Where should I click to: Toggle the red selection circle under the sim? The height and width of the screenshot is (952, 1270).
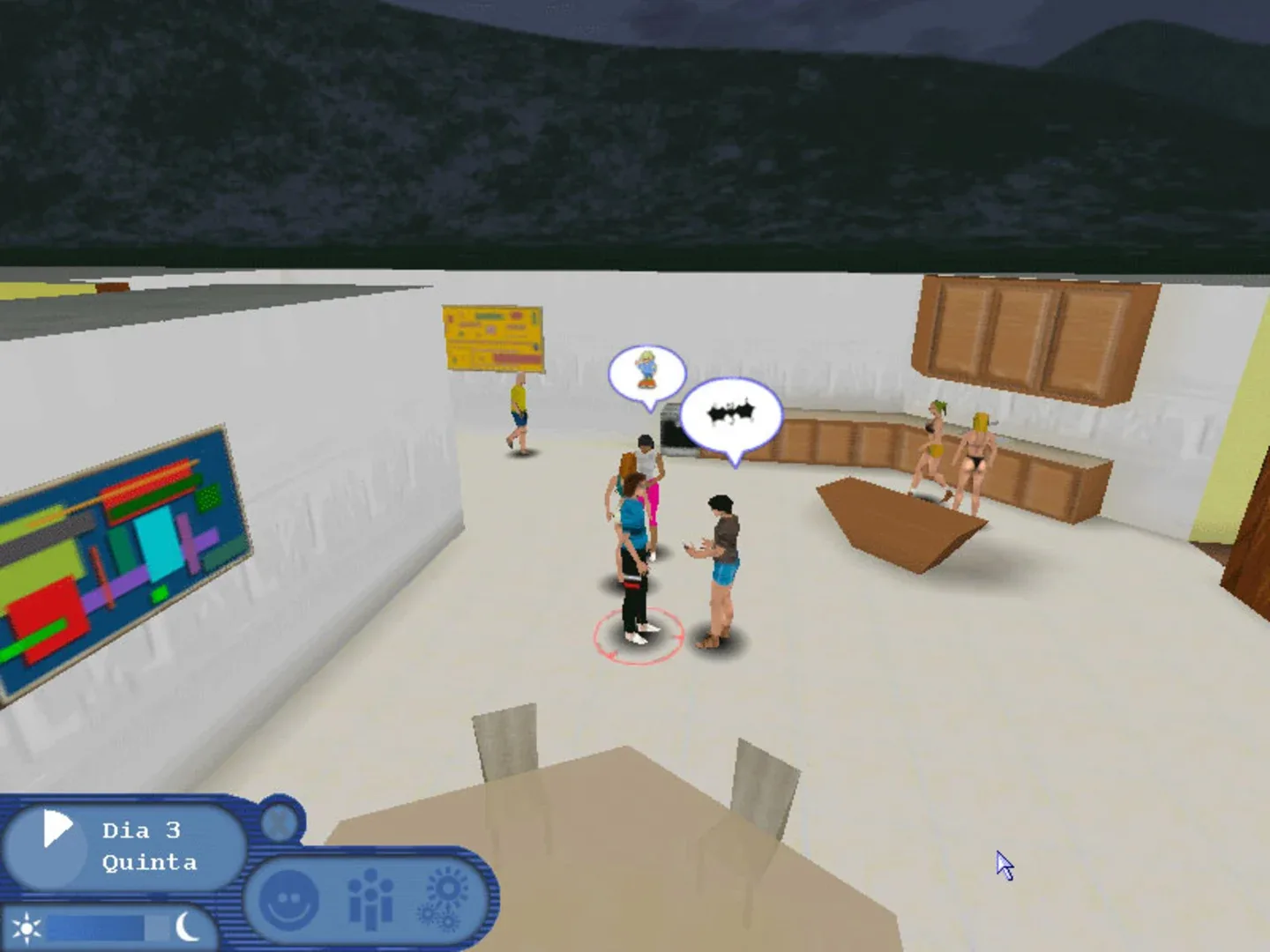(x=638, y=636)
